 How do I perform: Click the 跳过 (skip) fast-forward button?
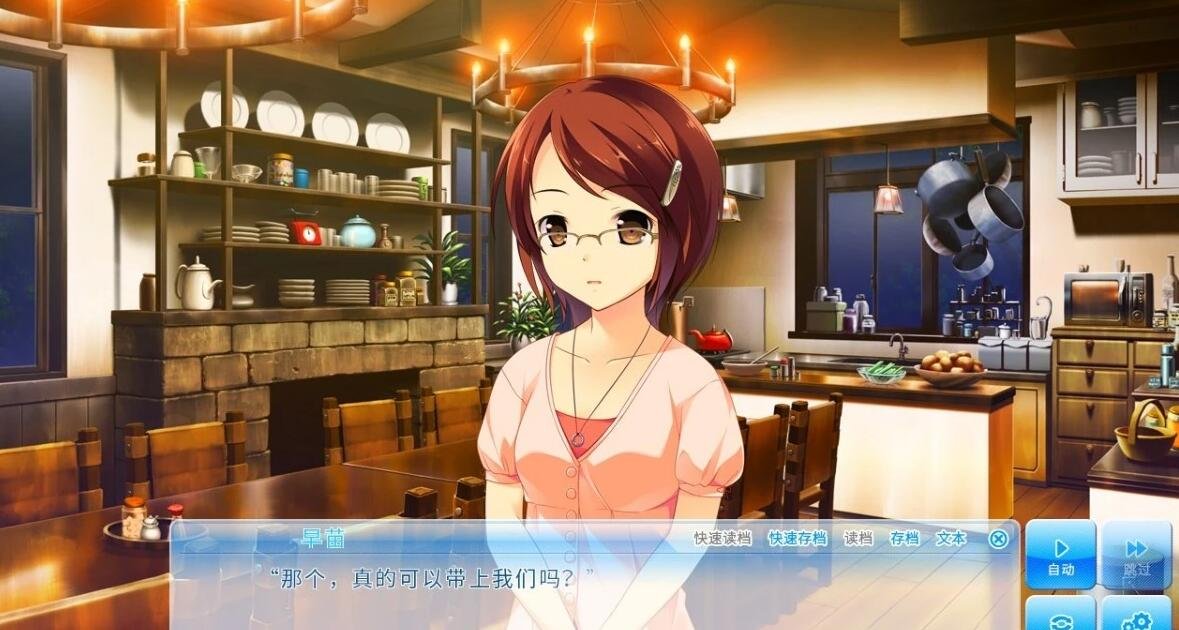coord(1136,555)
